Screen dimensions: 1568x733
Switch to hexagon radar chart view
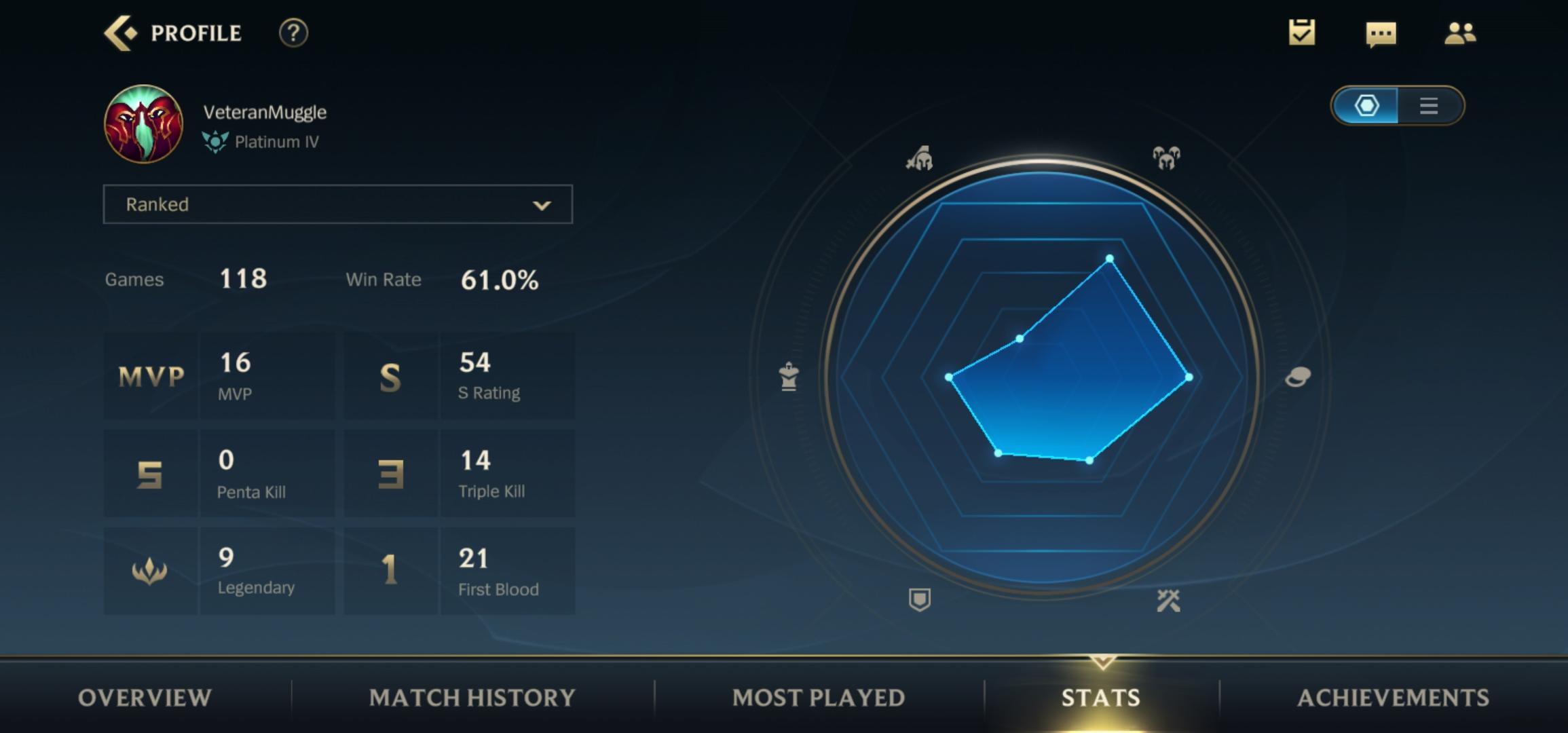(1366, 106)
